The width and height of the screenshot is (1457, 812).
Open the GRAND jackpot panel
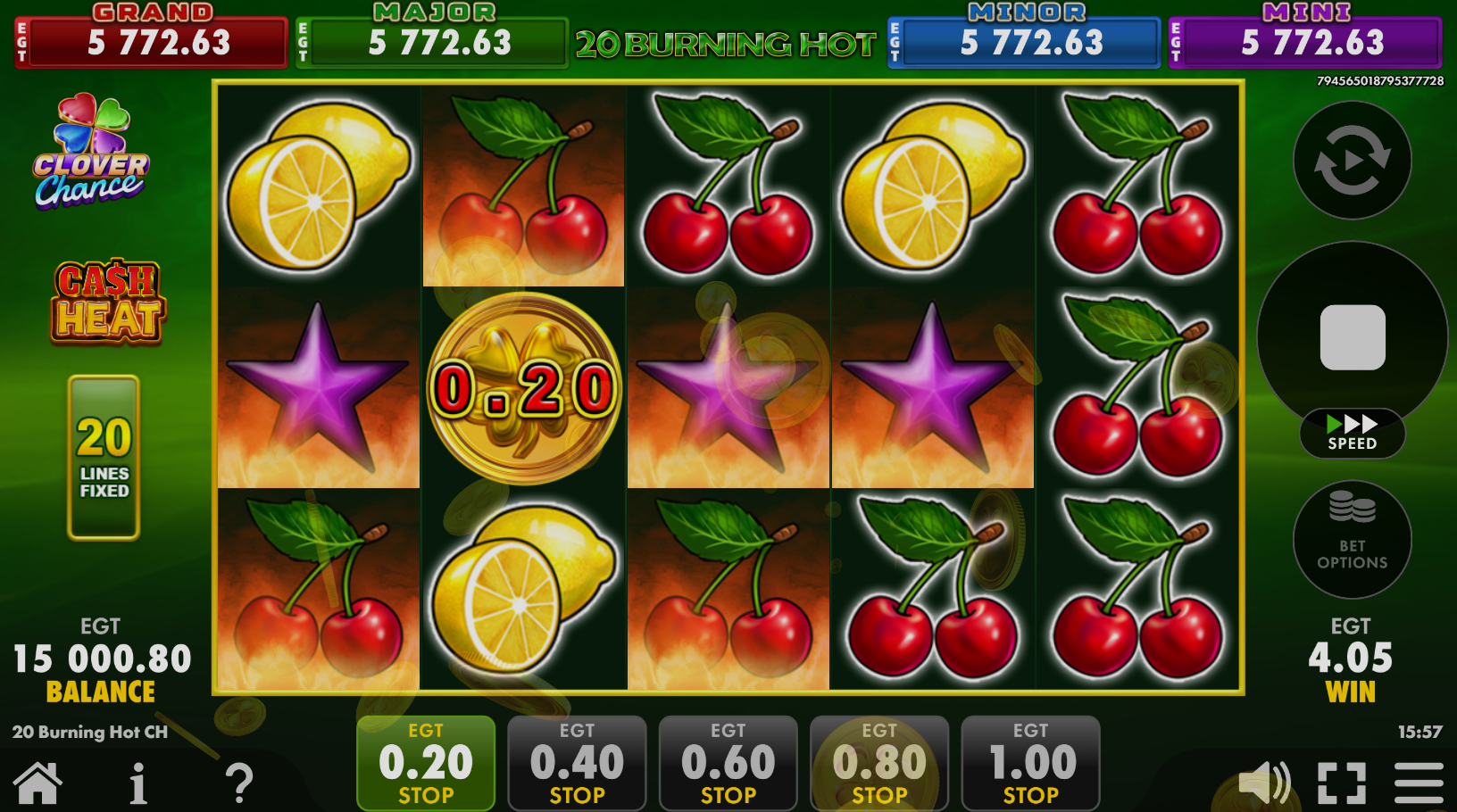(x=150, y=41)
